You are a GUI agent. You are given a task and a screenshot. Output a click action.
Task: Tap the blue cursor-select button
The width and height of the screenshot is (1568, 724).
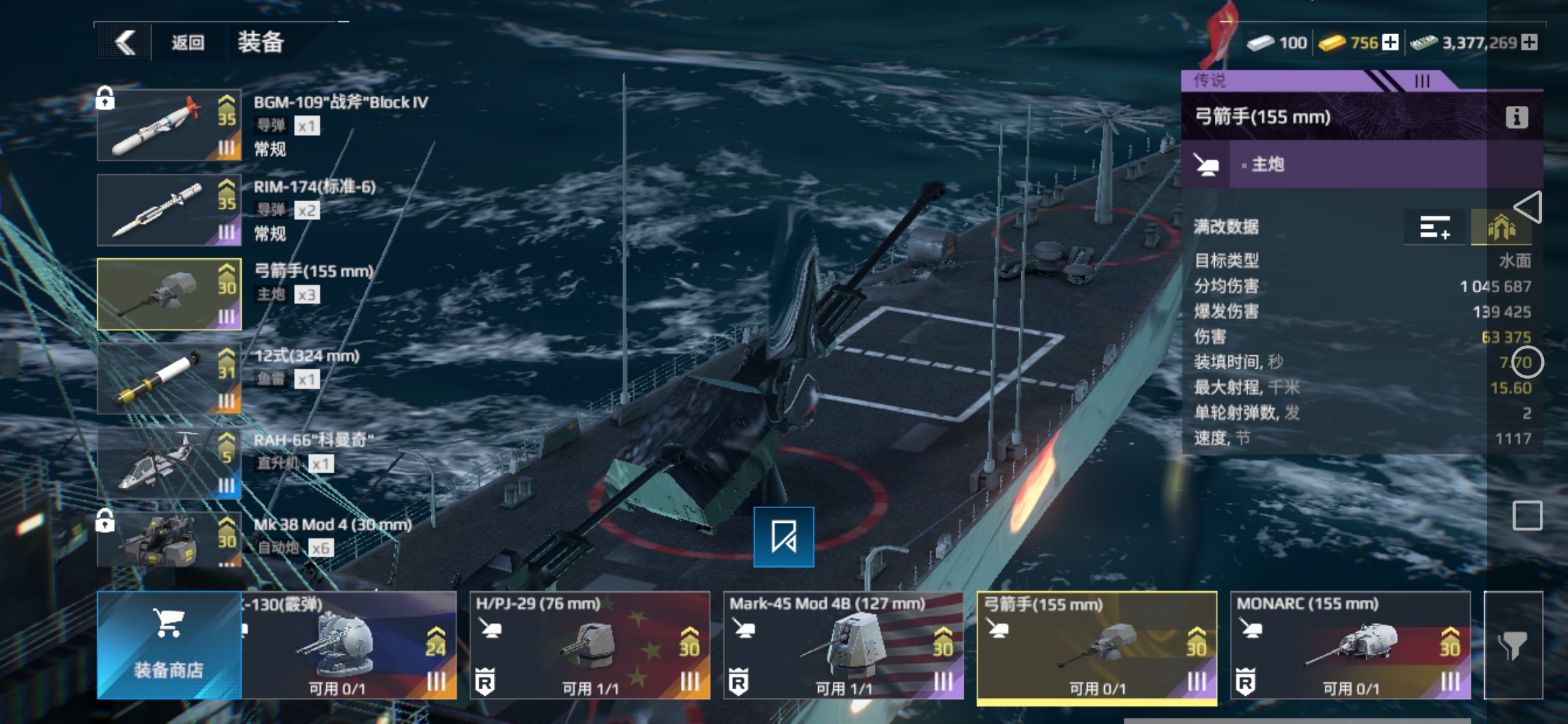pyautogui.click(x=783, y=537)
